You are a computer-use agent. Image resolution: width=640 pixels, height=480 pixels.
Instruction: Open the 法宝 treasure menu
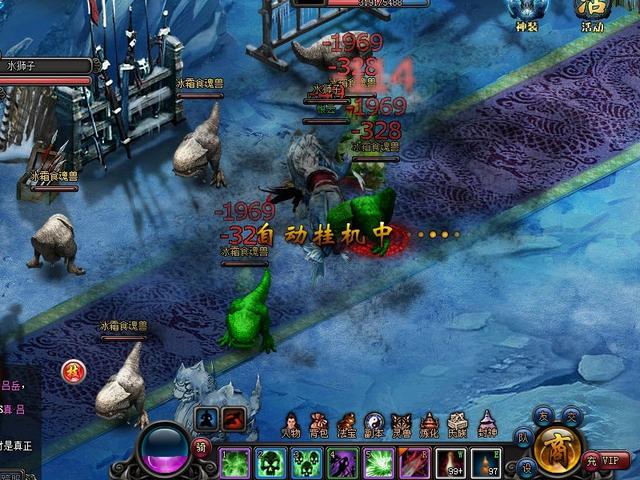(347, 427)
